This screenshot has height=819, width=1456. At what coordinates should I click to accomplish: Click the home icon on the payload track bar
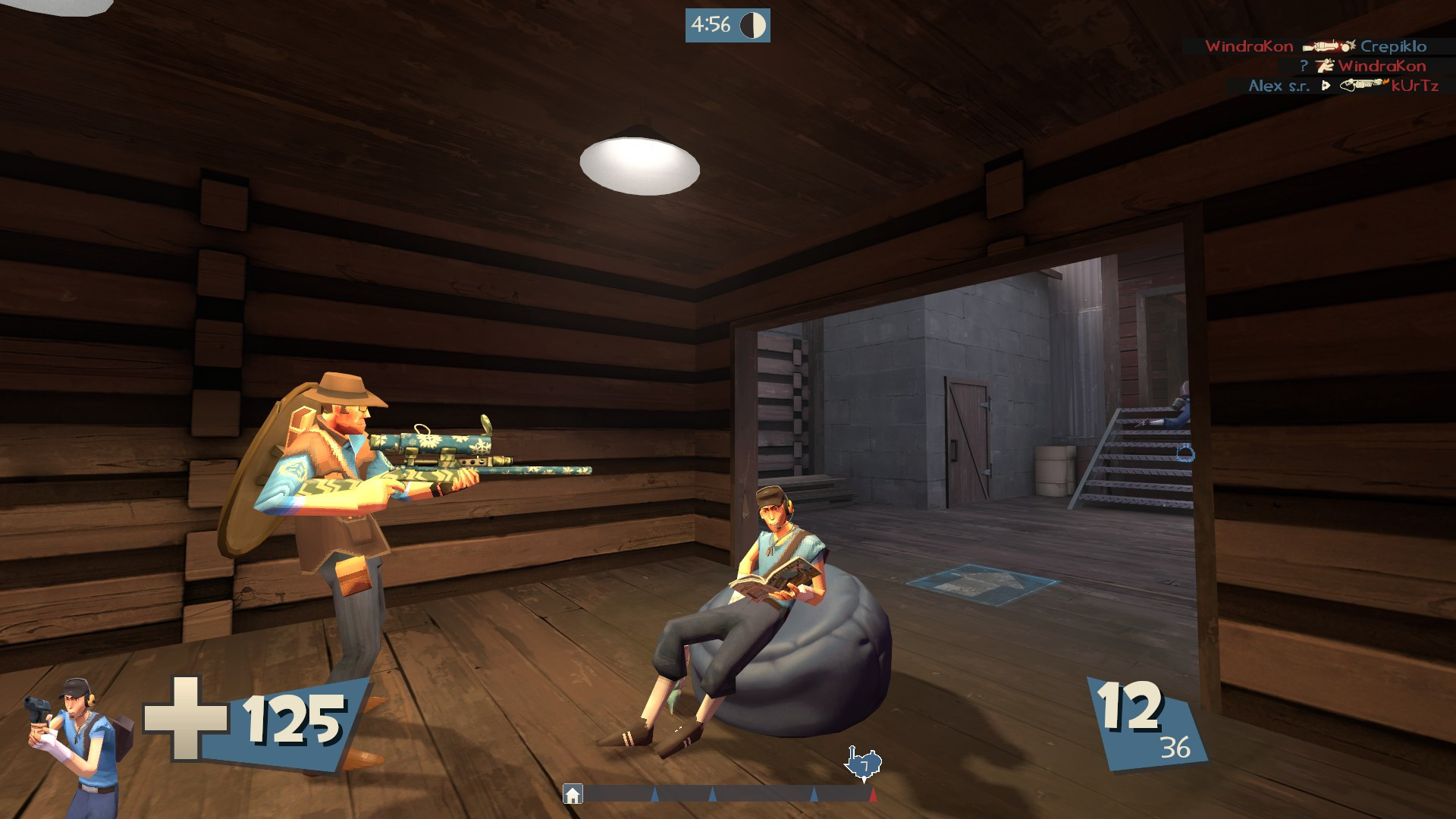pos(573,795)
